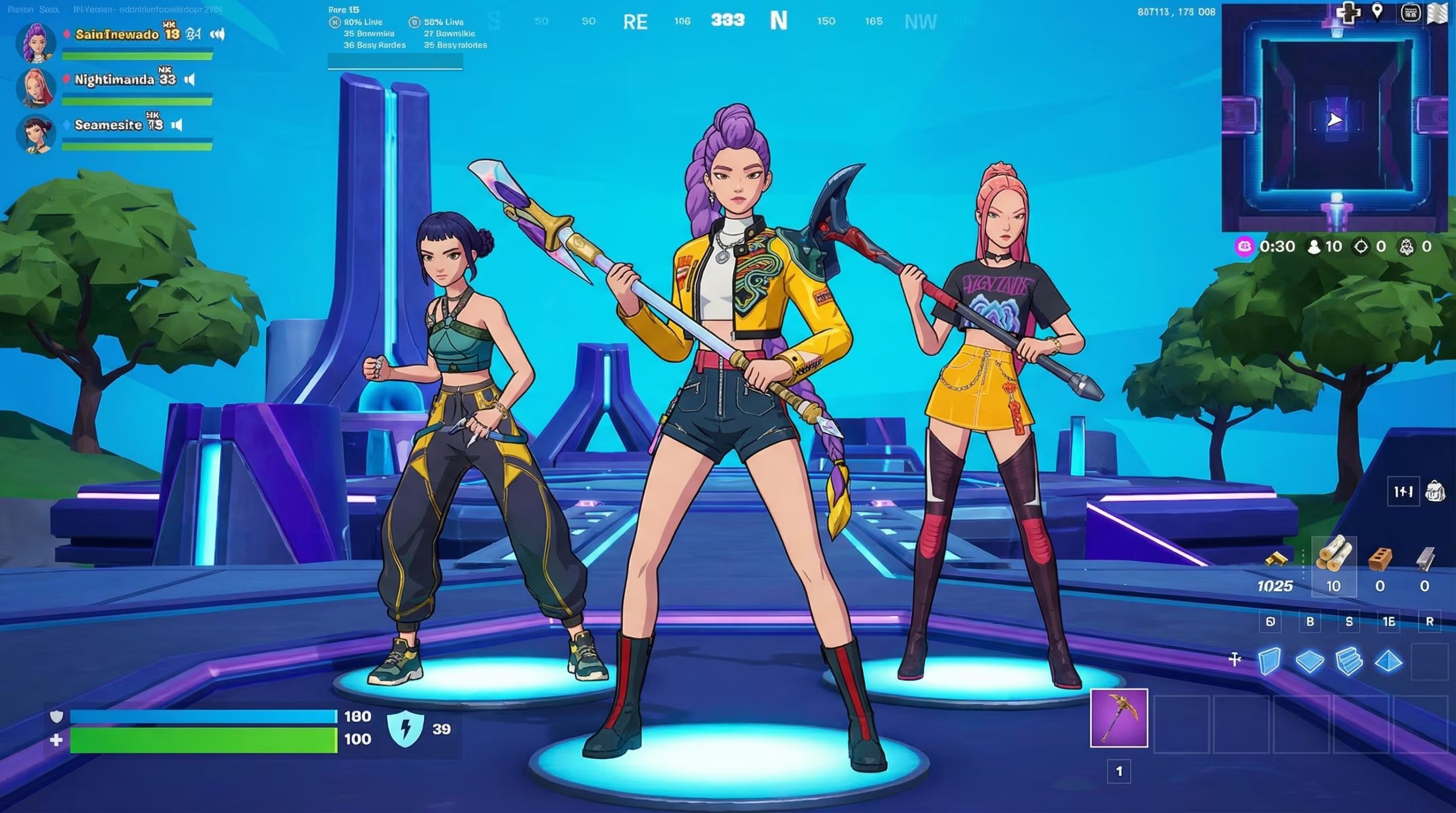Viewport: 1456px width, 813px height.
Task: Open the backpack inventory
Action: (x=1435, y=491)
